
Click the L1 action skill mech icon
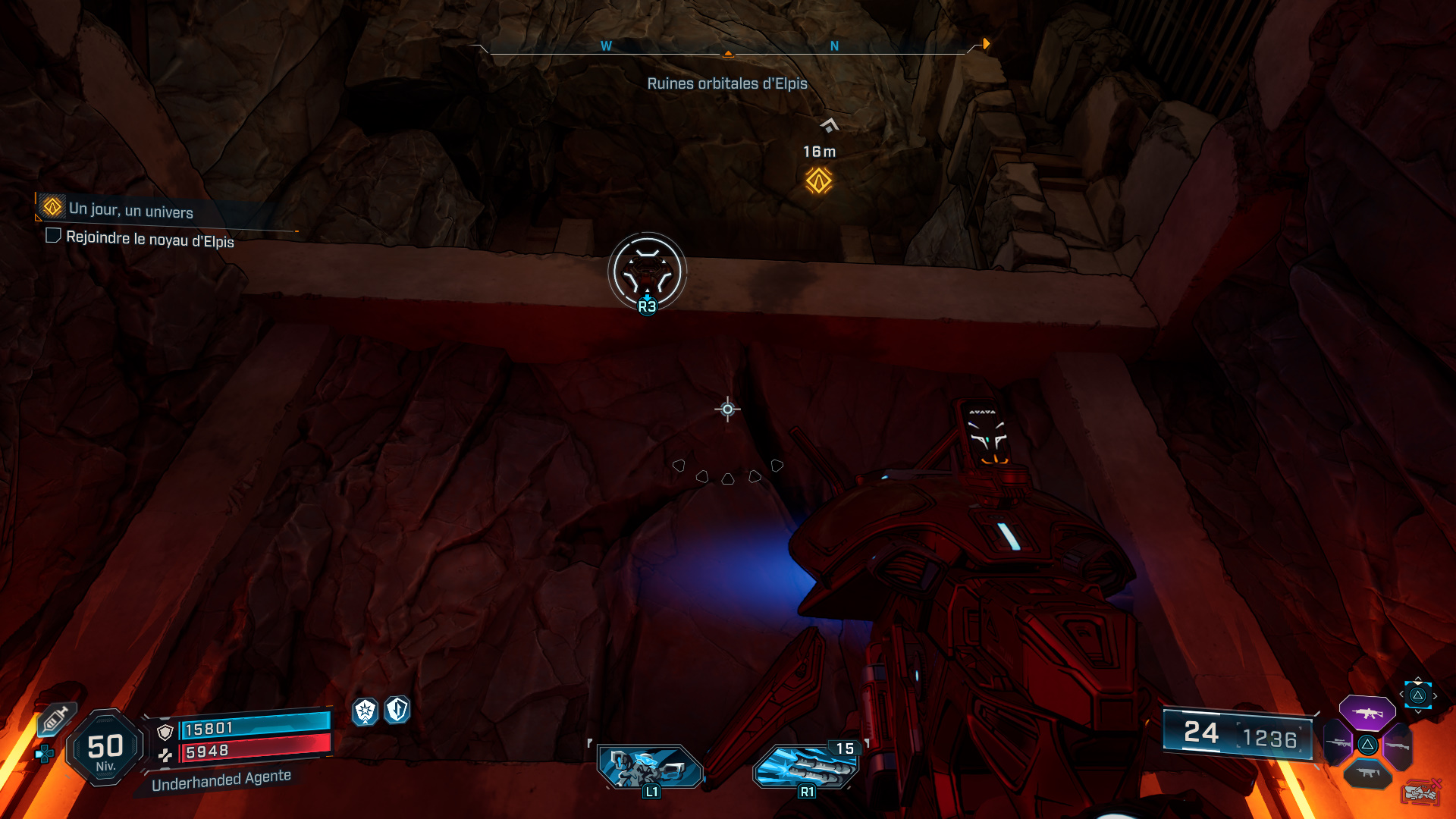649,767
